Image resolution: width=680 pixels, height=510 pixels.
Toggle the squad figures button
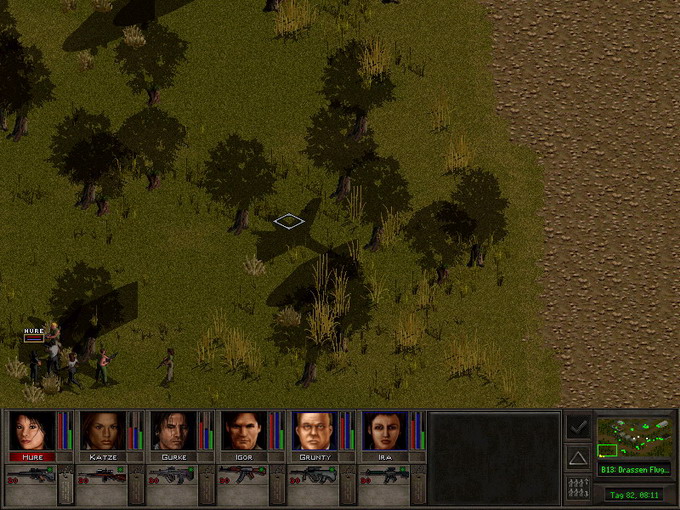tap(578, 489)
